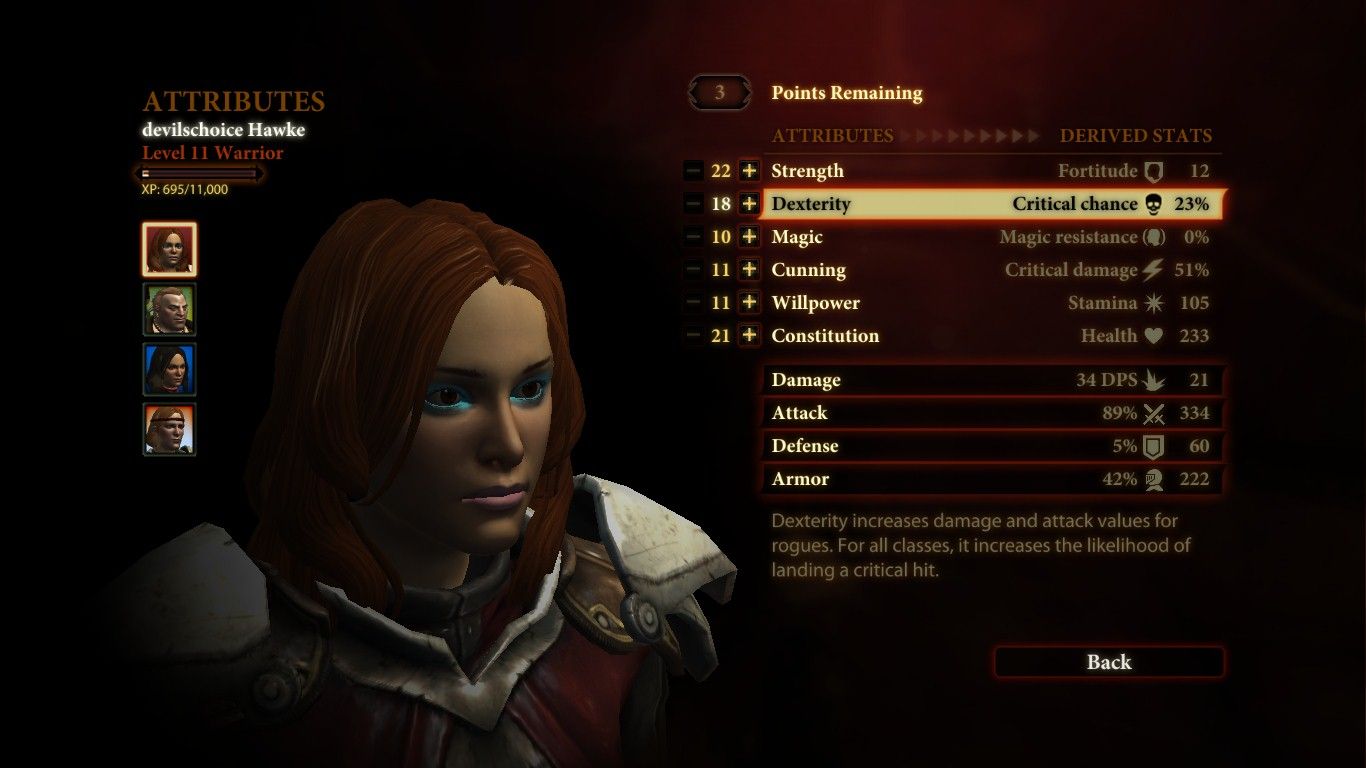This screenshot has width=1366, height=768.
Task: Click the Defense stat row
Action: (x=992, y=446)
